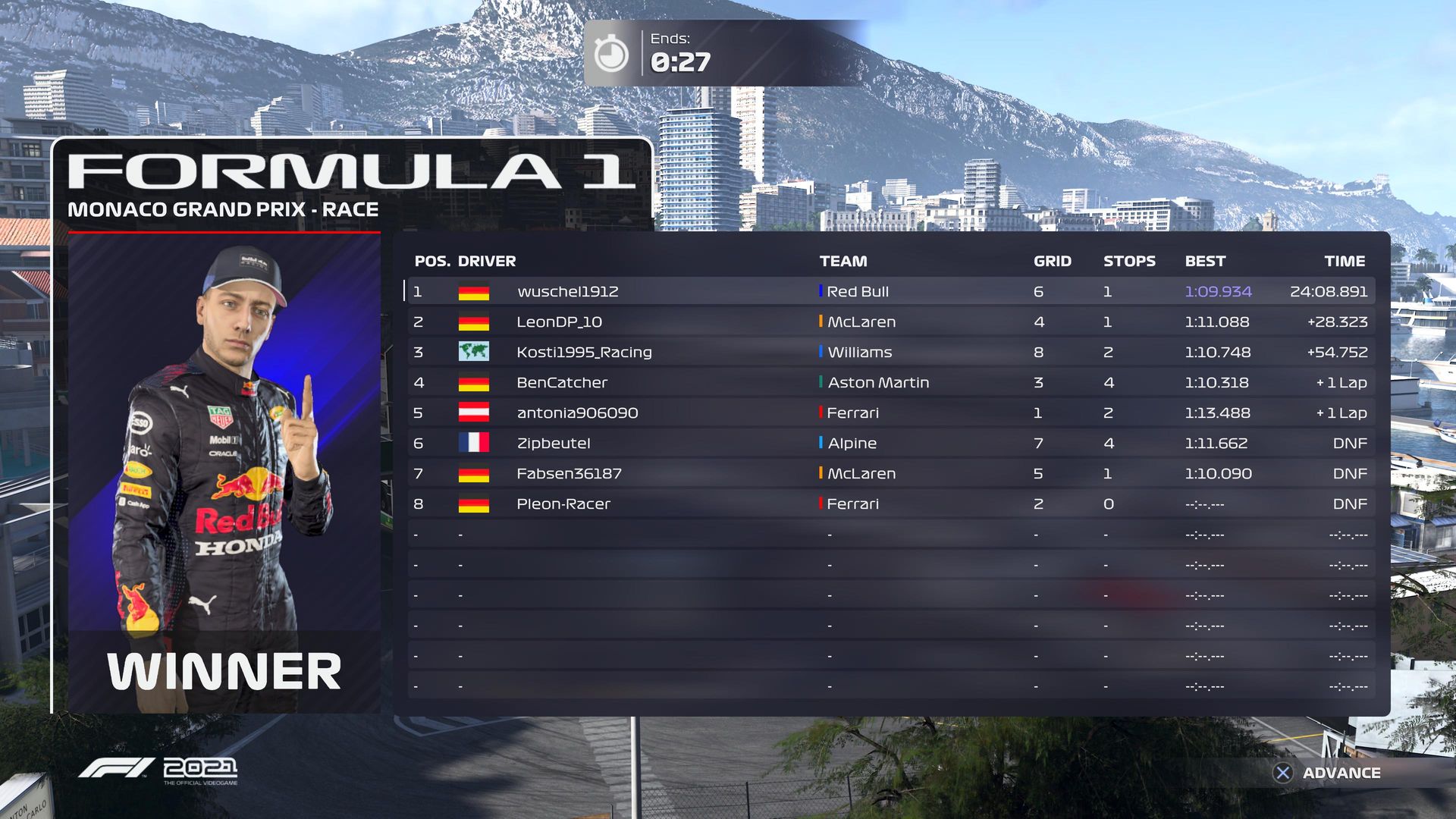Advance past the race results

point(1327,773)
